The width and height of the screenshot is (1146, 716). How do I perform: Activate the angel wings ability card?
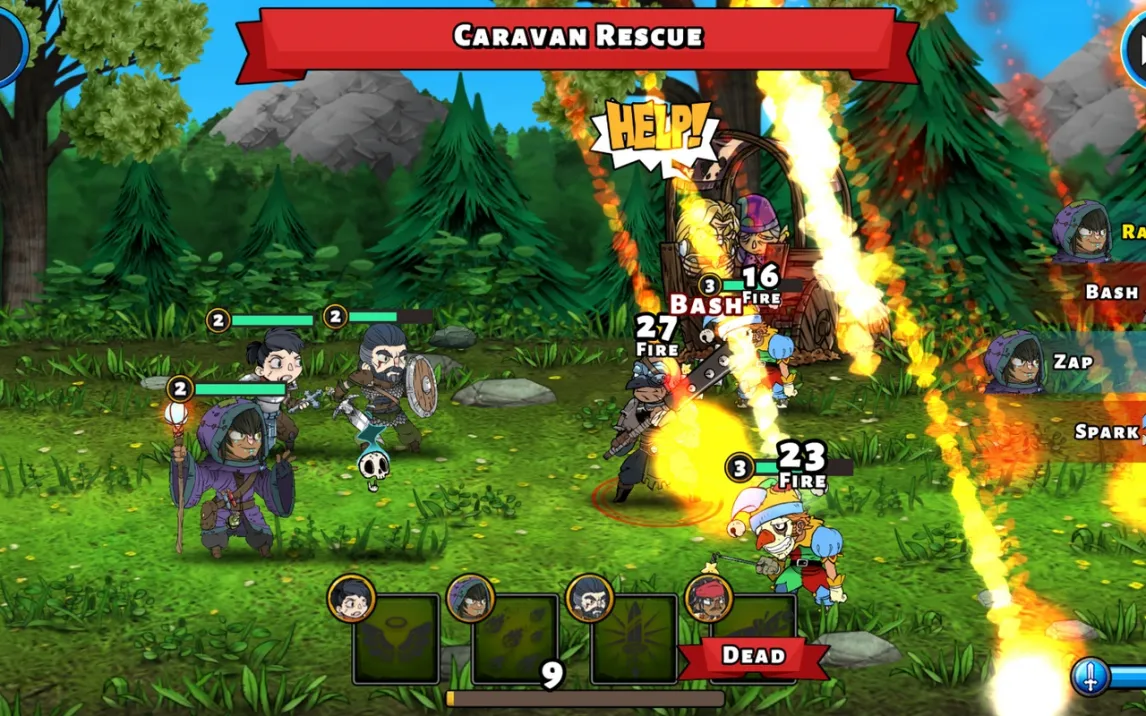click(x=396, y=640)
